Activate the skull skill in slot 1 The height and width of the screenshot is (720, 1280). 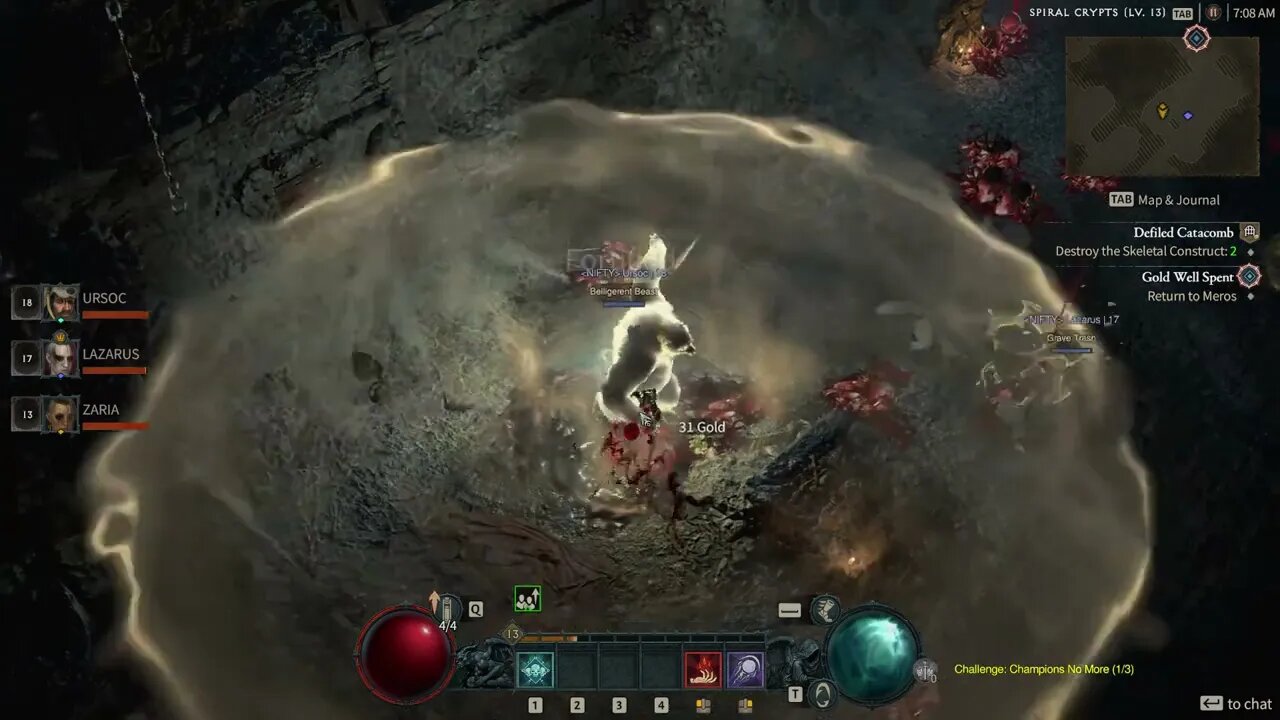535,669
